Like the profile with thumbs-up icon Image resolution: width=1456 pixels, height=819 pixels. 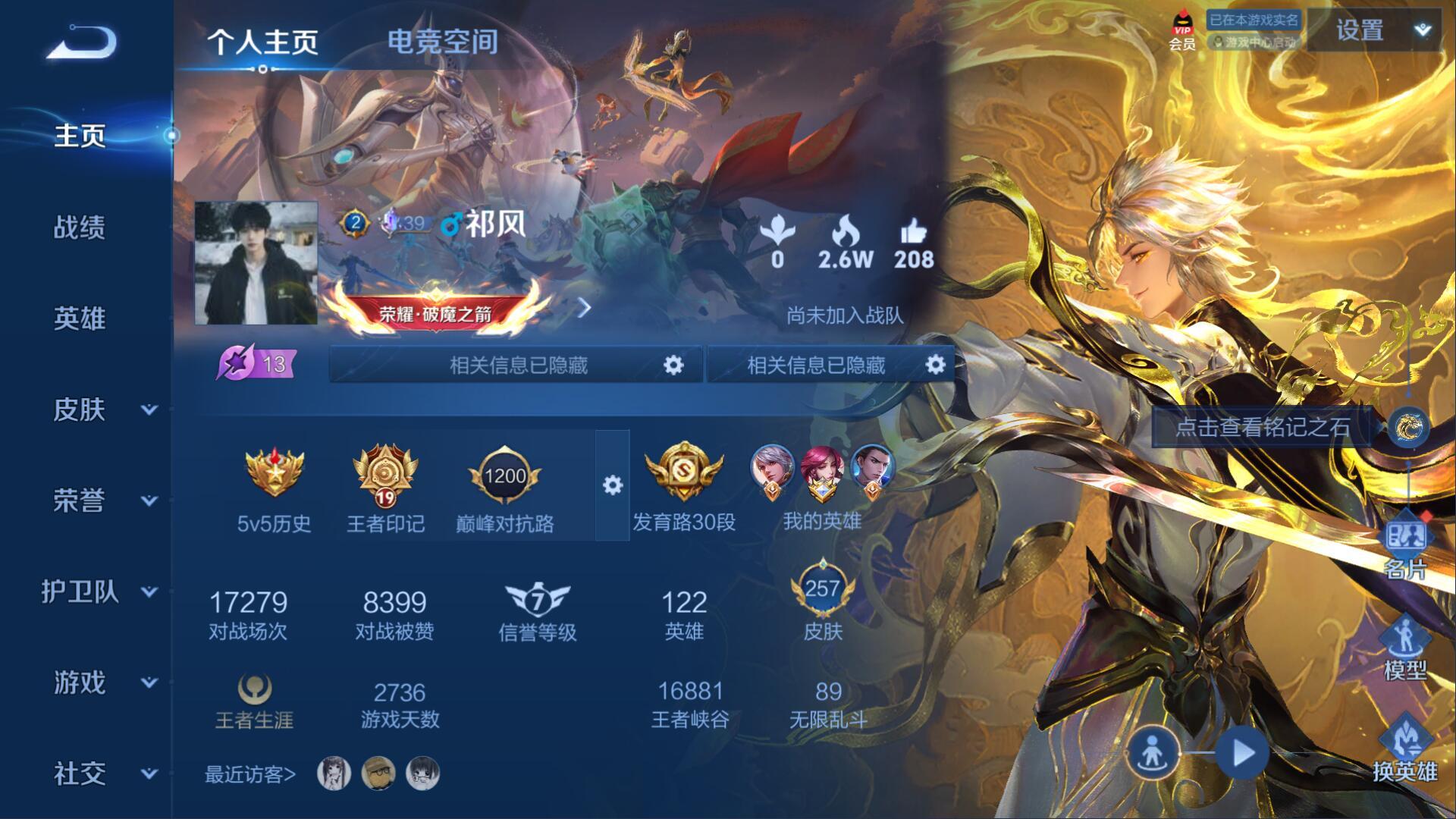913,244
